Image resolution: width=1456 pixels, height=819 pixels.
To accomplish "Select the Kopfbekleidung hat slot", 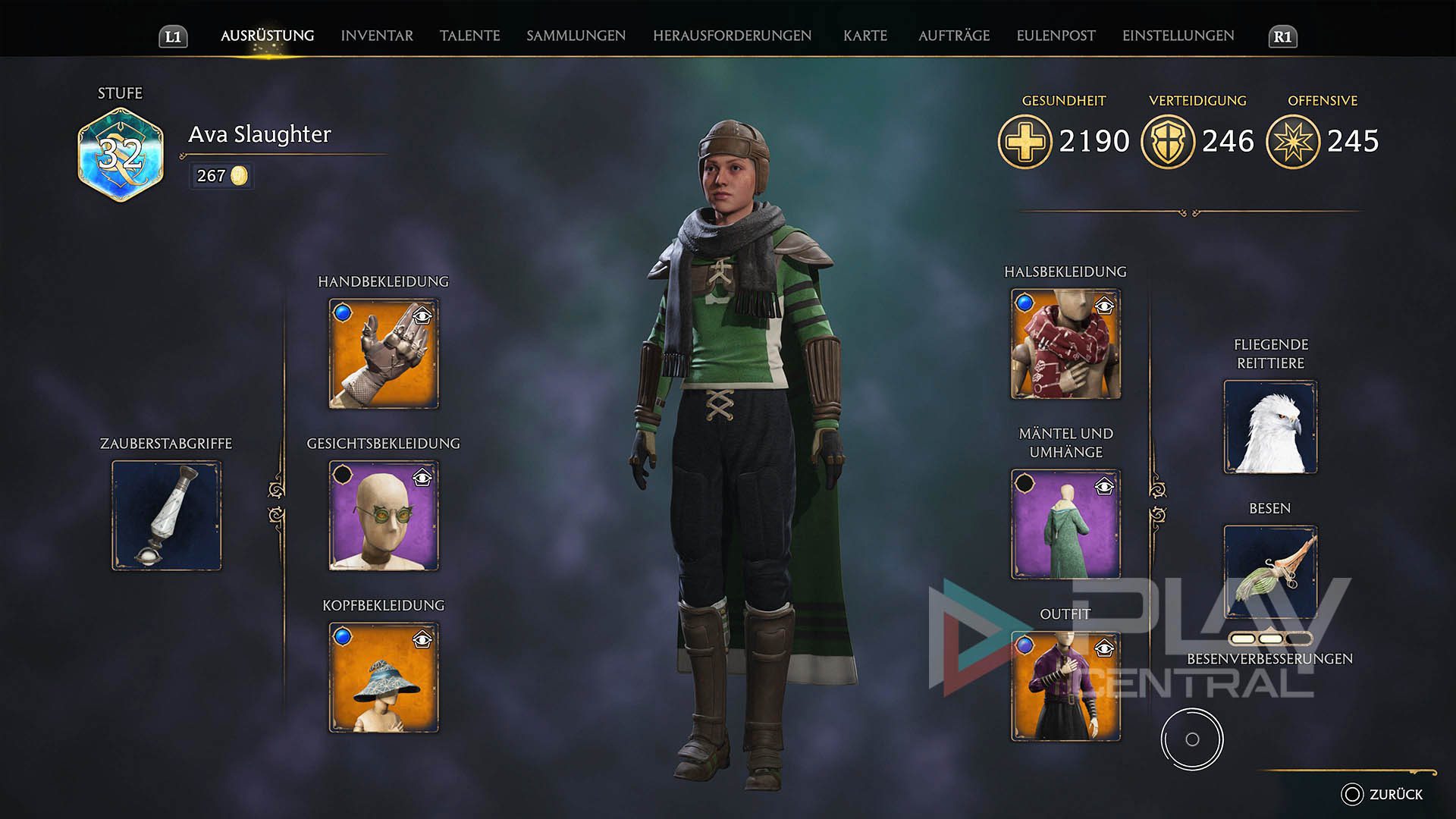I will [383, 679].
